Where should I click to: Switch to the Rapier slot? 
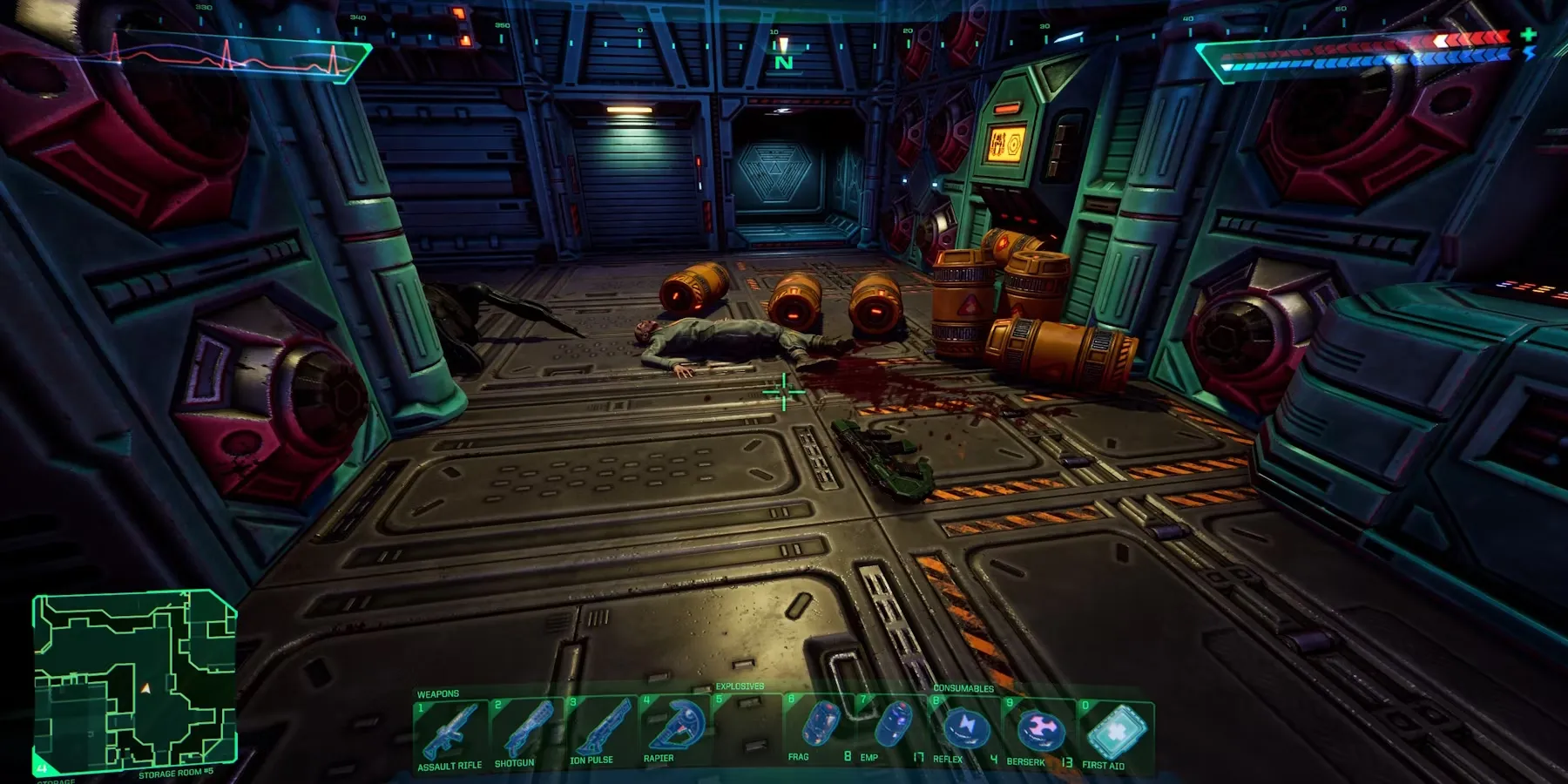click(x=672, y=728)
